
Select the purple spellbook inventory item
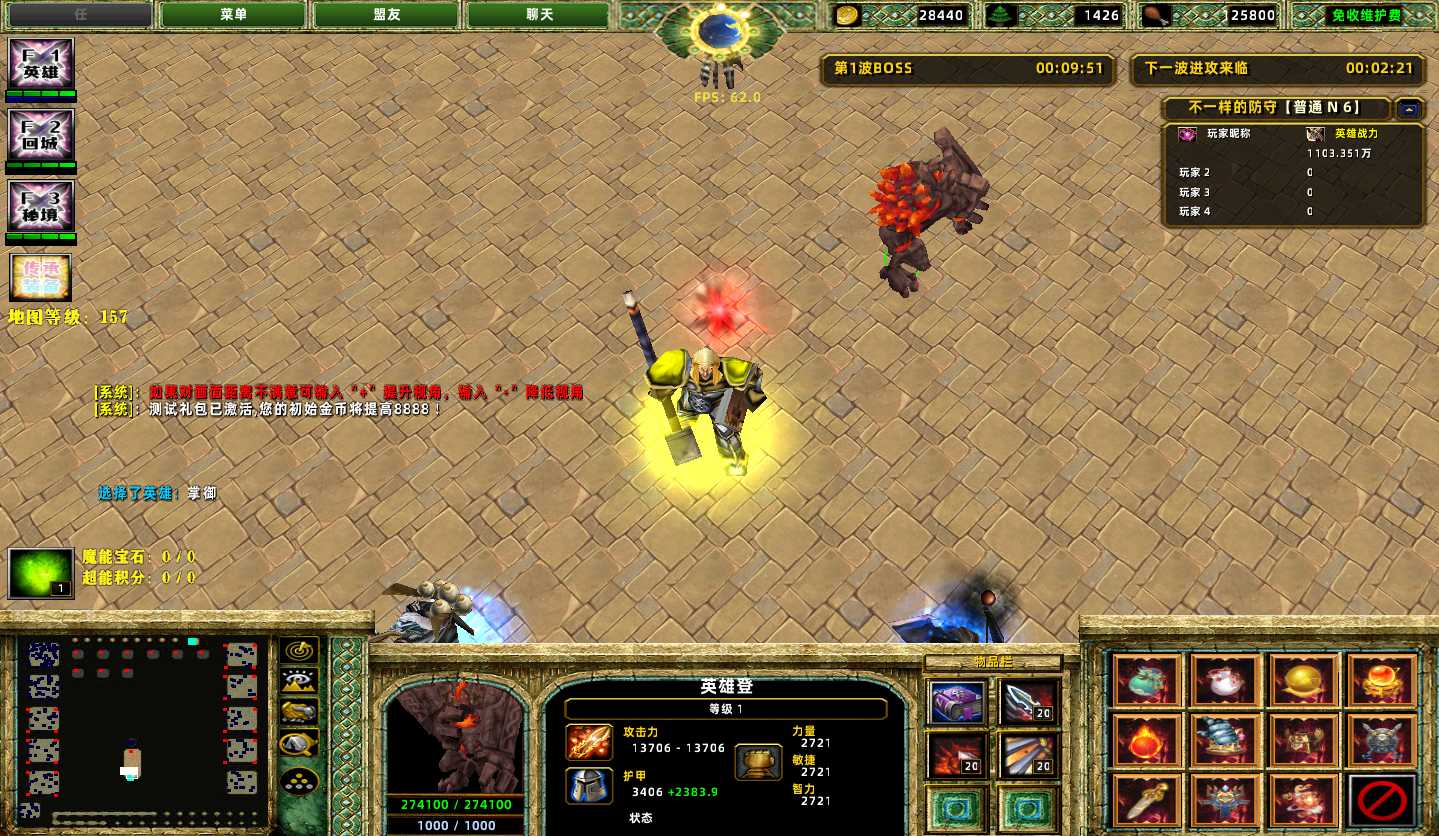(x=957, y=702)
